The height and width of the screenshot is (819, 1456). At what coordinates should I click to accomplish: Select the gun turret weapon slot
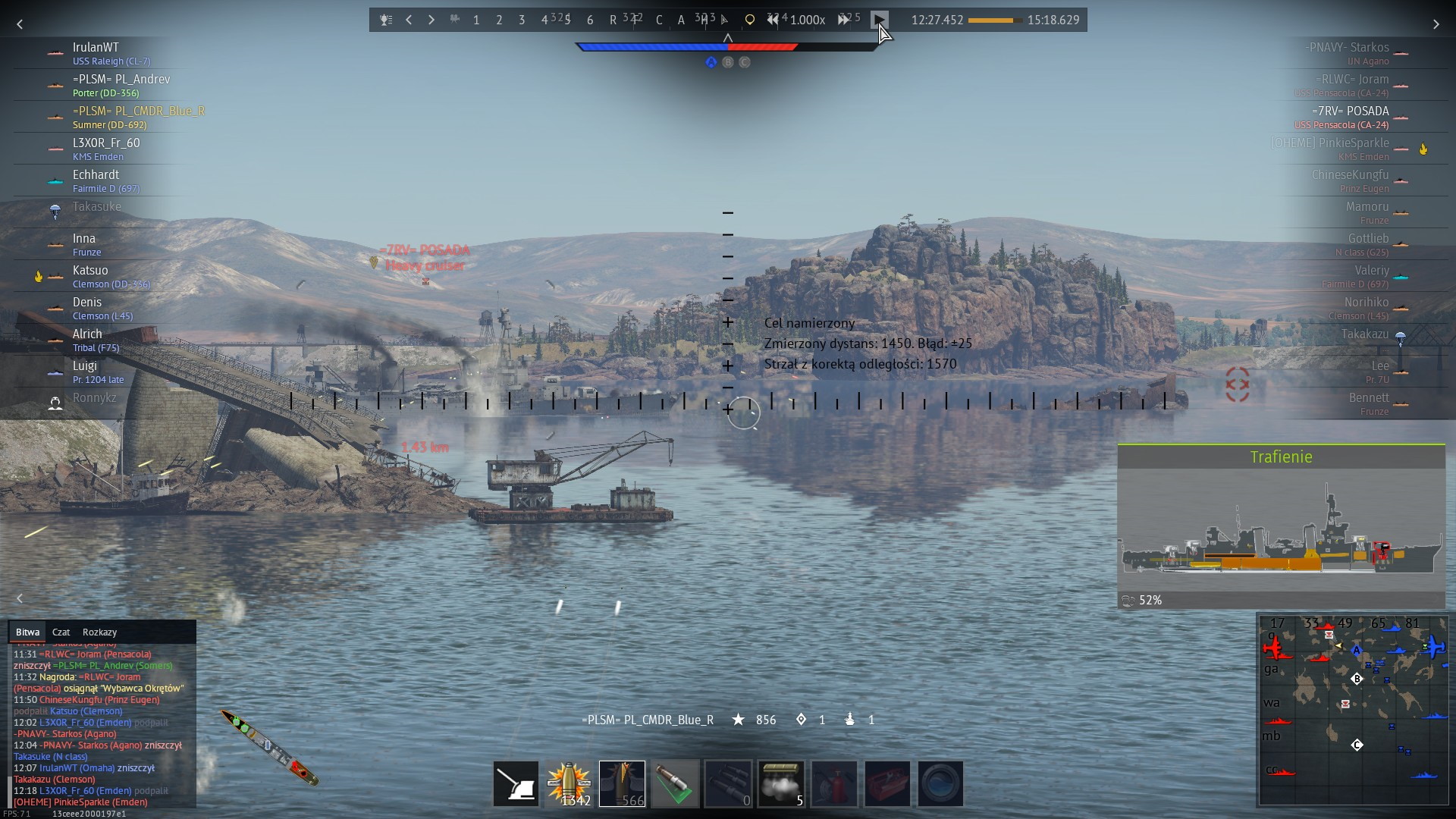click(x=516, y=783)
